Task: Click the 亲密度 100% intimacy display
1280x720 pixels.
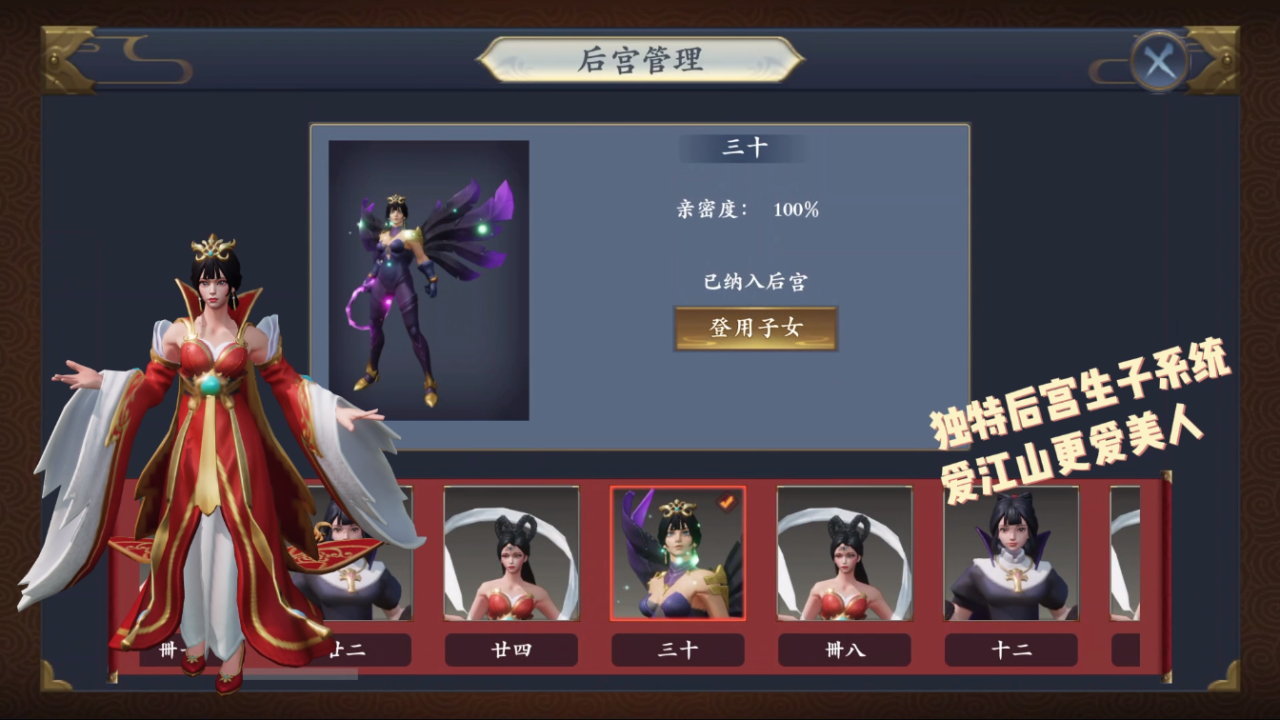Action: point(748,210)
